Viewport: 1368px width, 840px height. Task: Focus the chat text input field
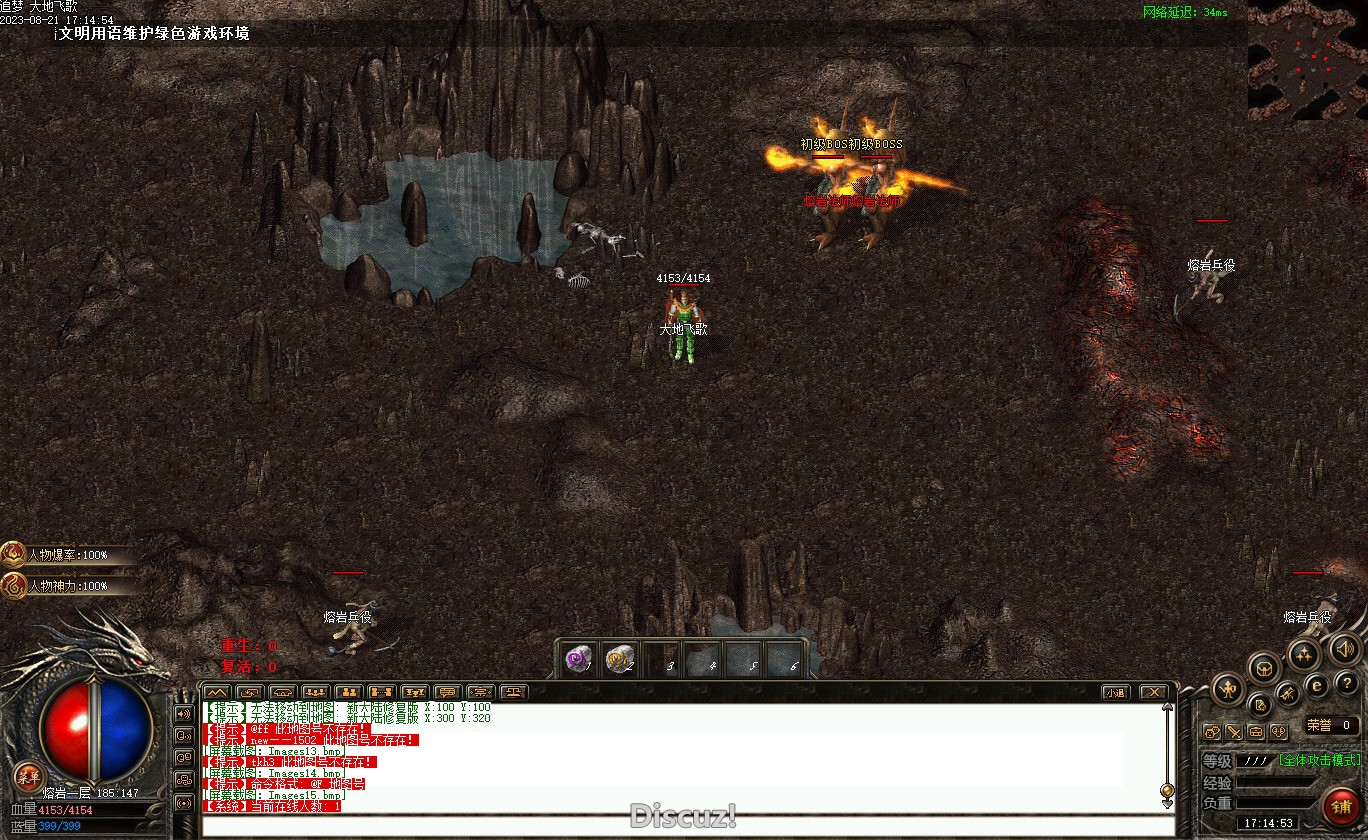680,826
